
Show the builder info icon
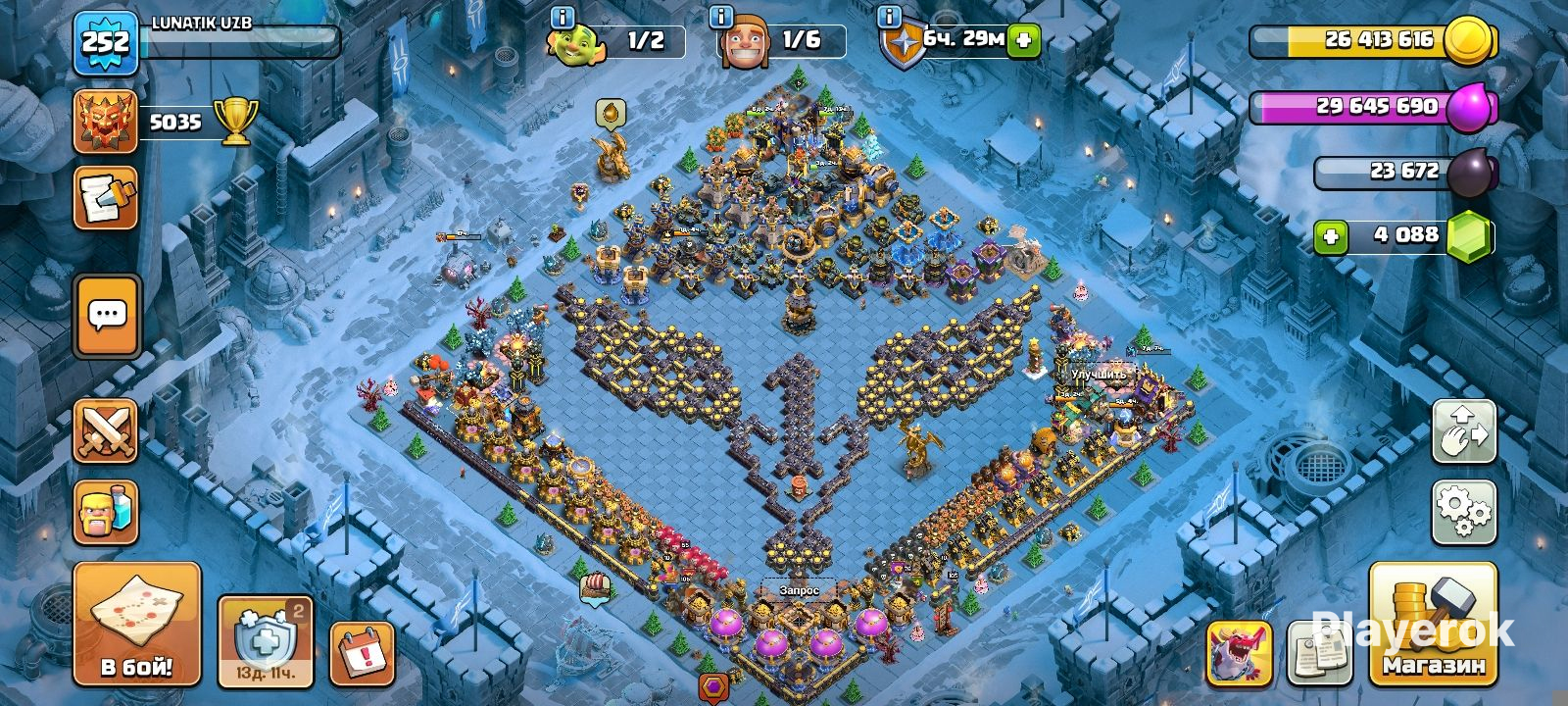tap(721, 17)
